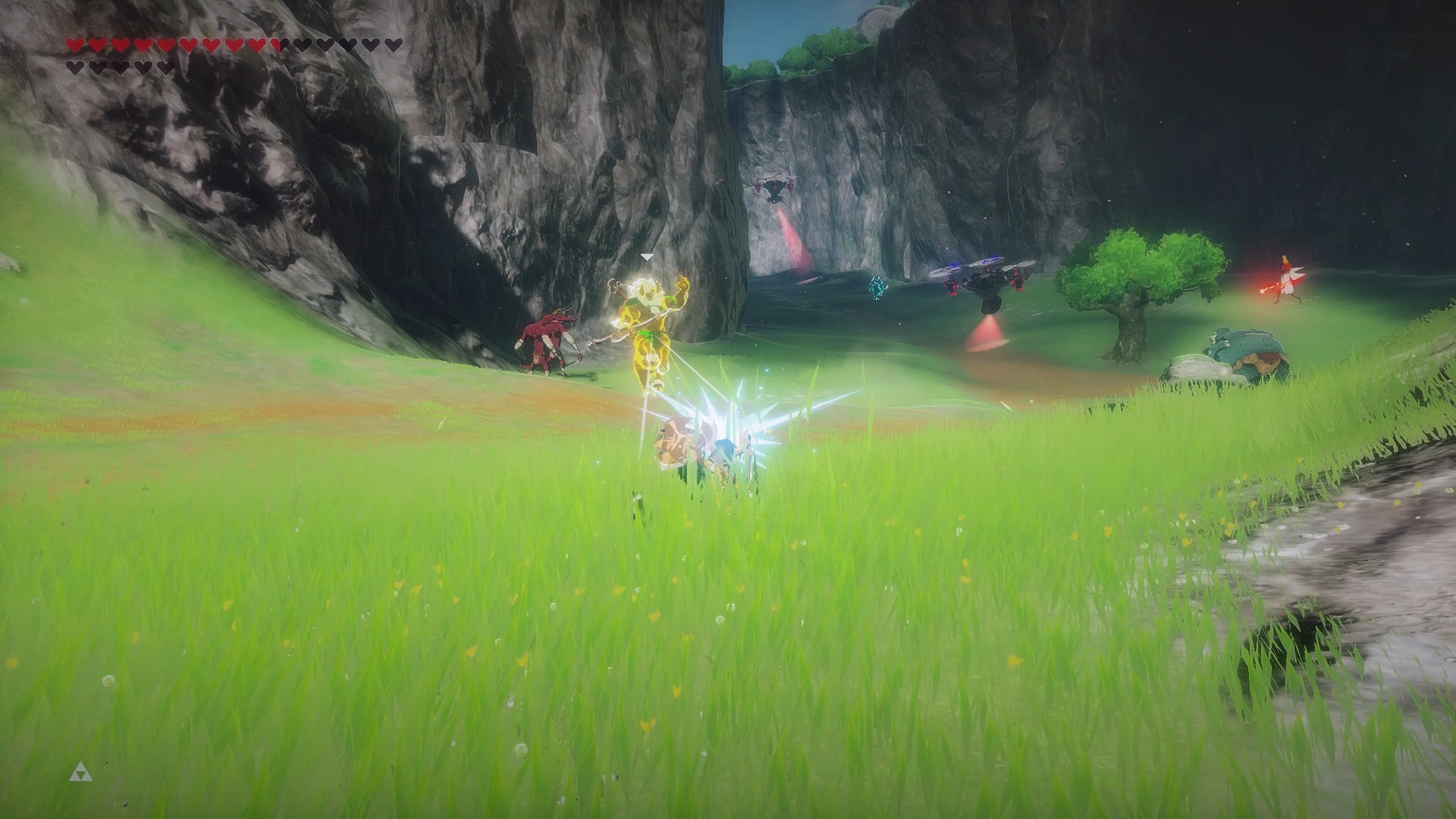
Task: Click the last empty heart on the second row
Action: click(x=165, y=67)
